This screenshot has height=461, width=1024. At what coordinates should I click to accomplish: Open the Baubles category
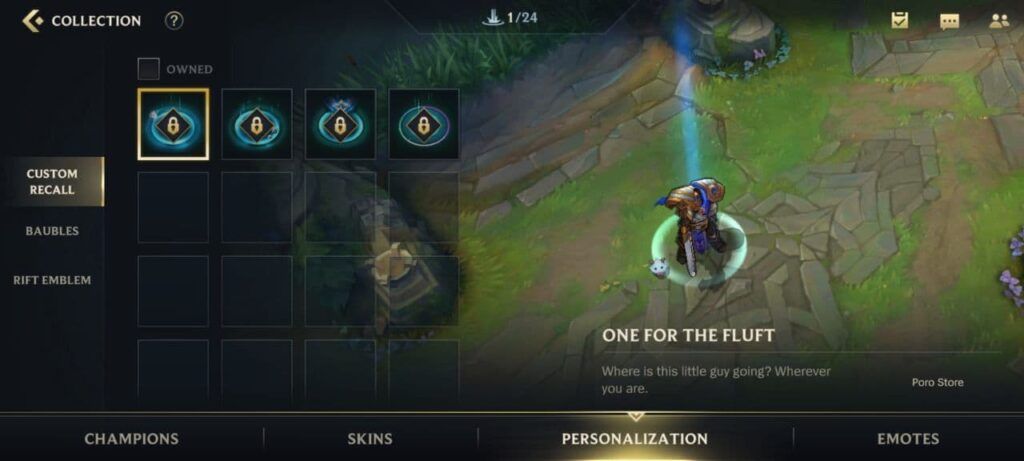(52, 231)
